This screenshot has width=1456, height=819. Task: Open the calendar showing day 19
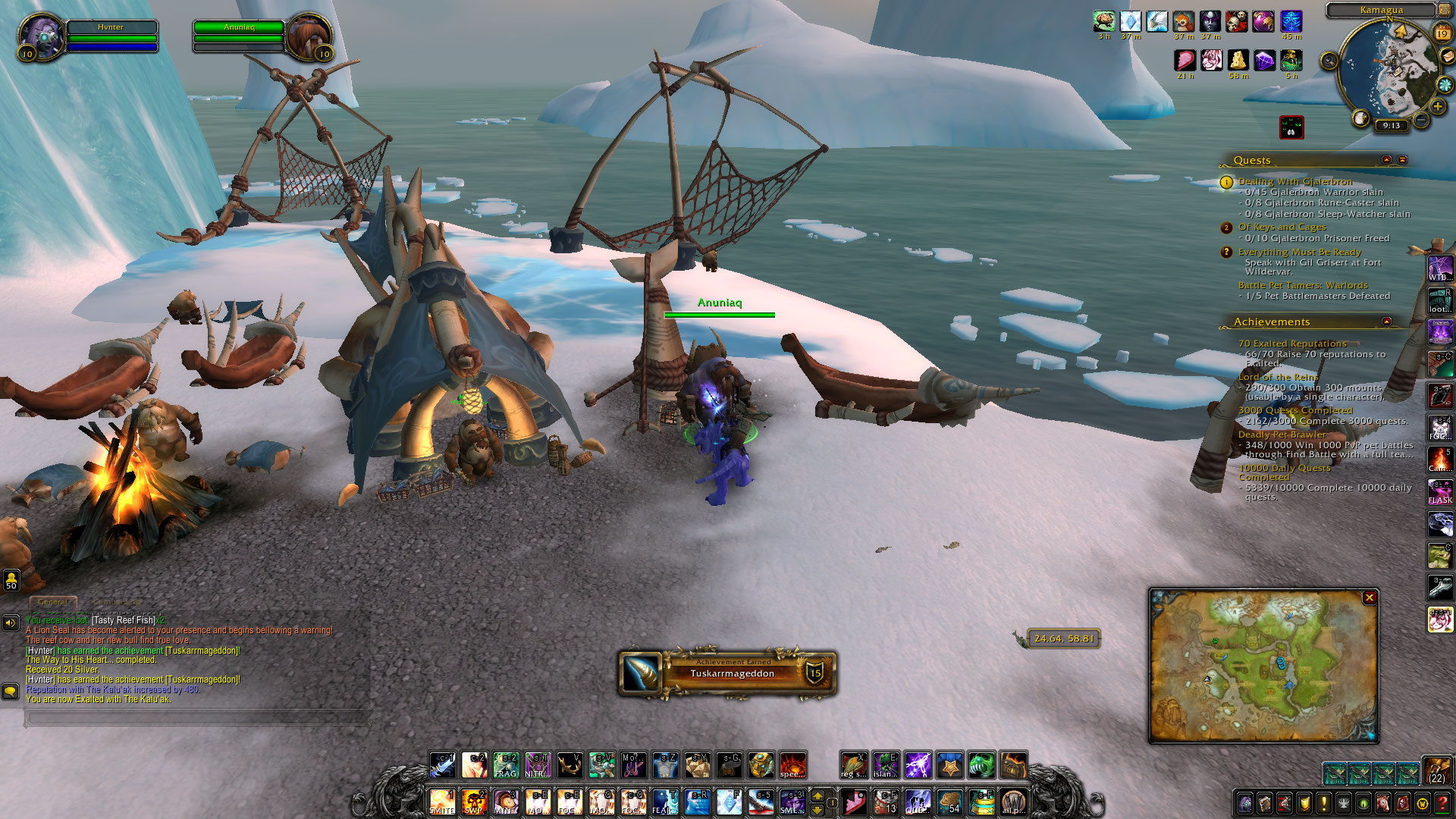(1442, 33)
